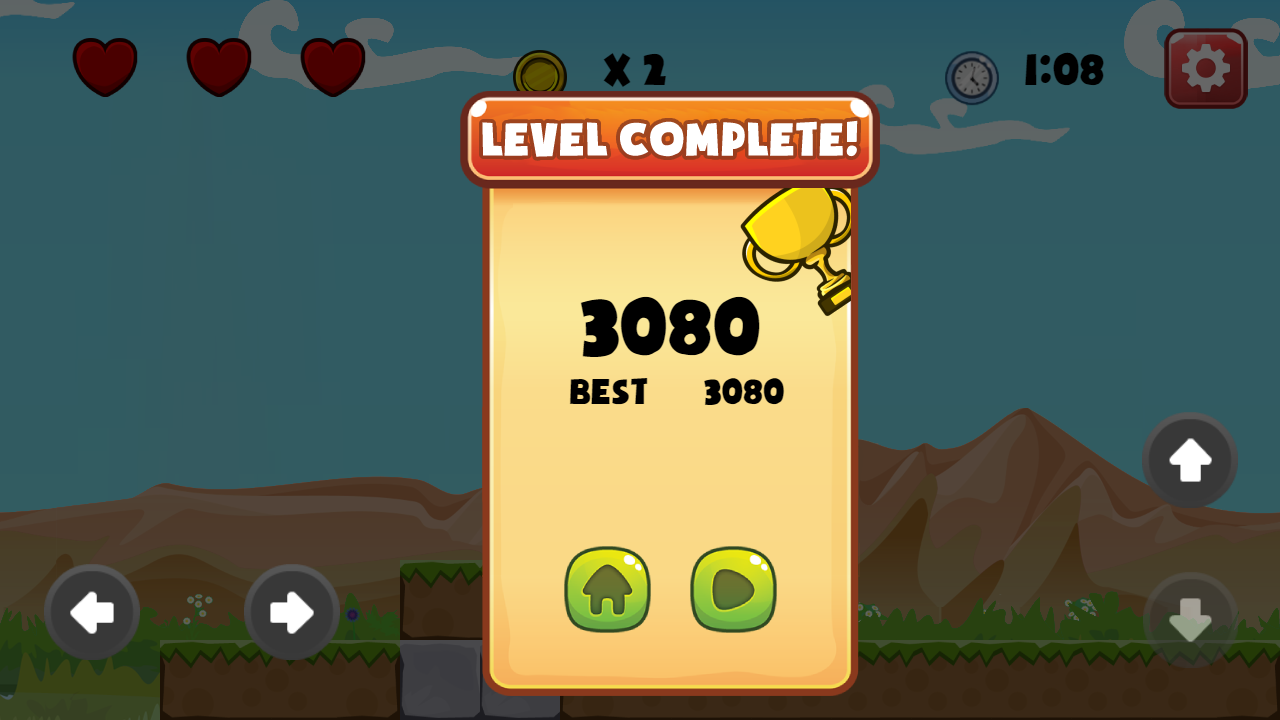Click the coin counter icon

540,71
